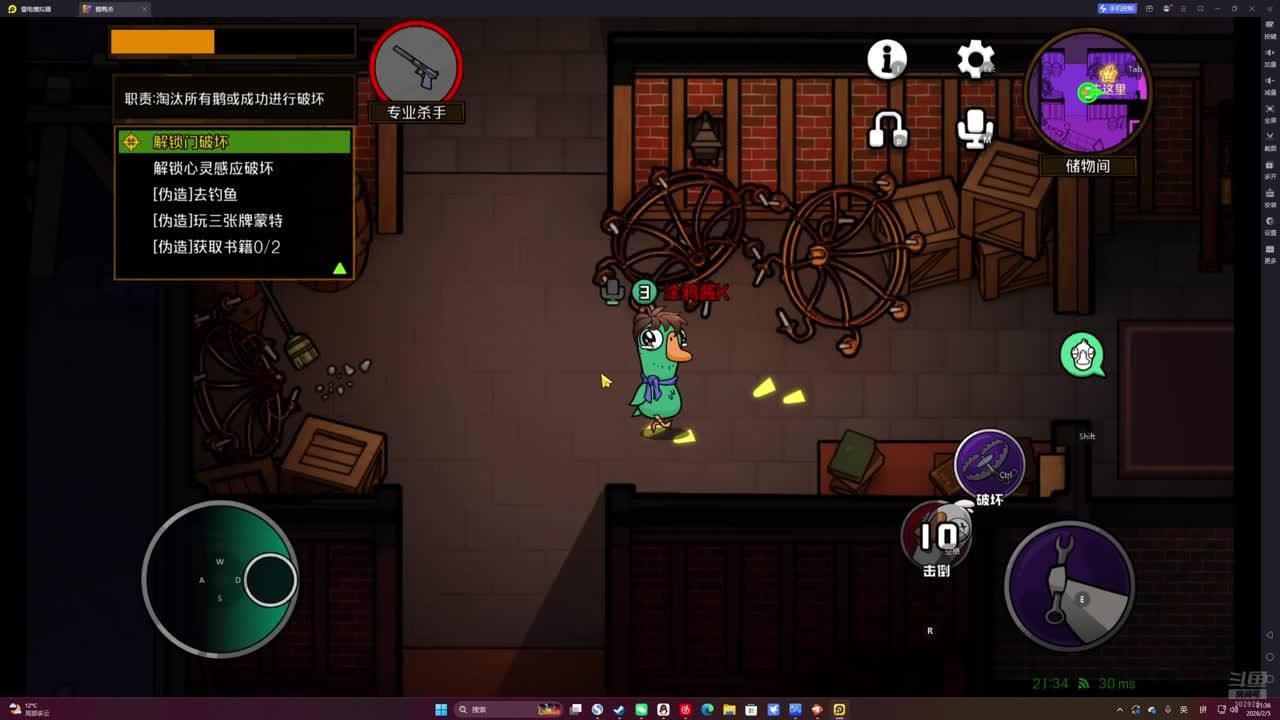Choose the fake task 去钓鱼
The width and height of the screenshot is (1280, 720).
point(195,194)
